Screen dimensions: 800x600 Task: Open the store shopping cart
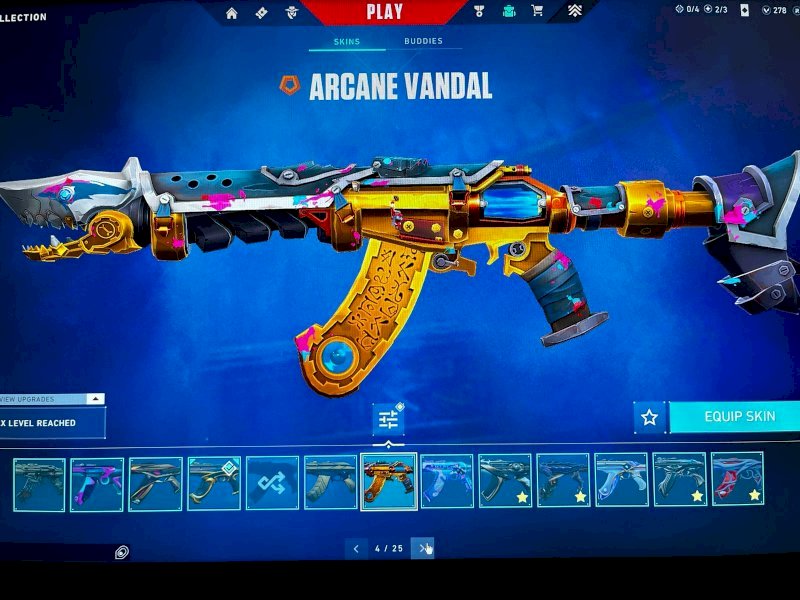[x=537, y=12]
